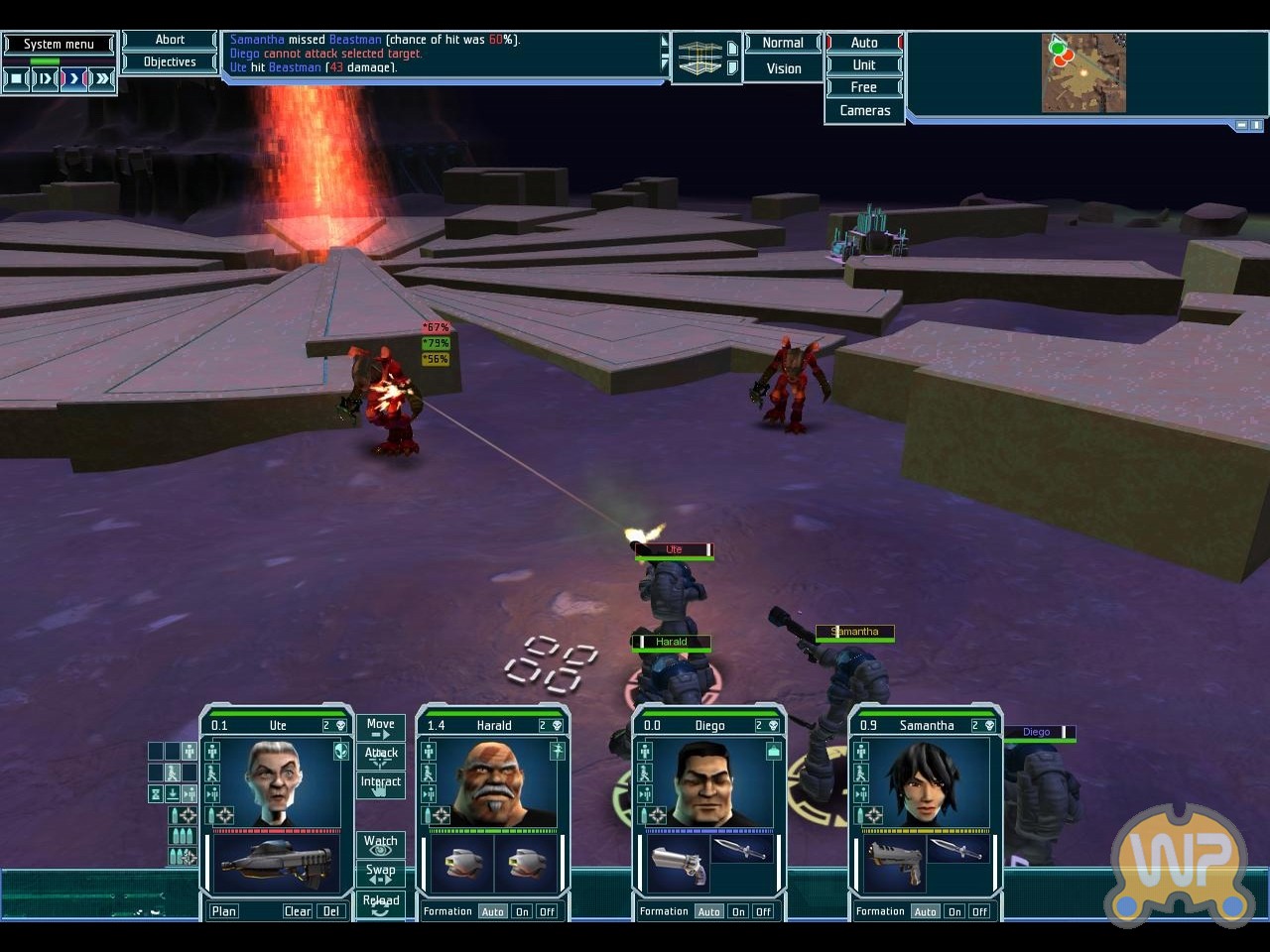Image resolution: width=1270 pixels, height=952 pixels.
Task: Select Ute's portrait
Action: click(272, 782)
